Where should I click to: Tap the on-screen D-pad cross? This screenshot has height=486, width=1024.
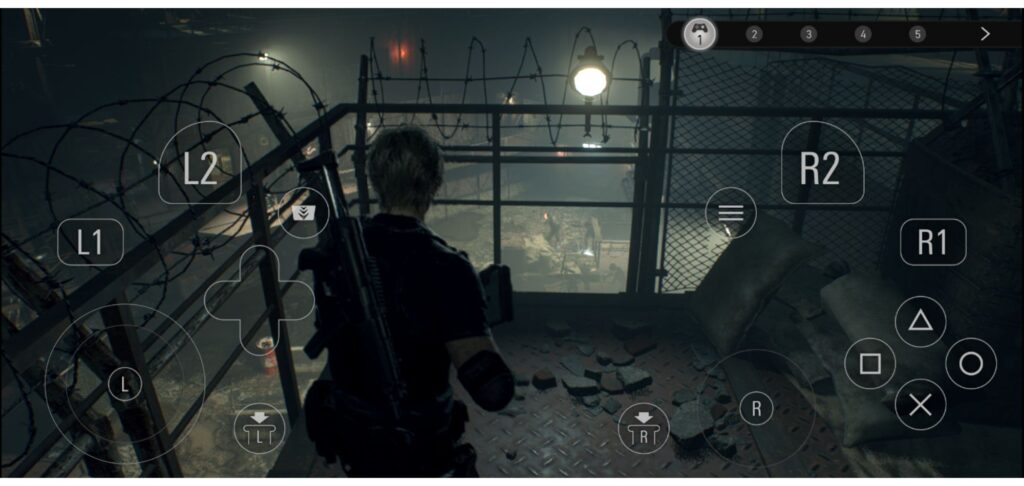pos(259,298)
